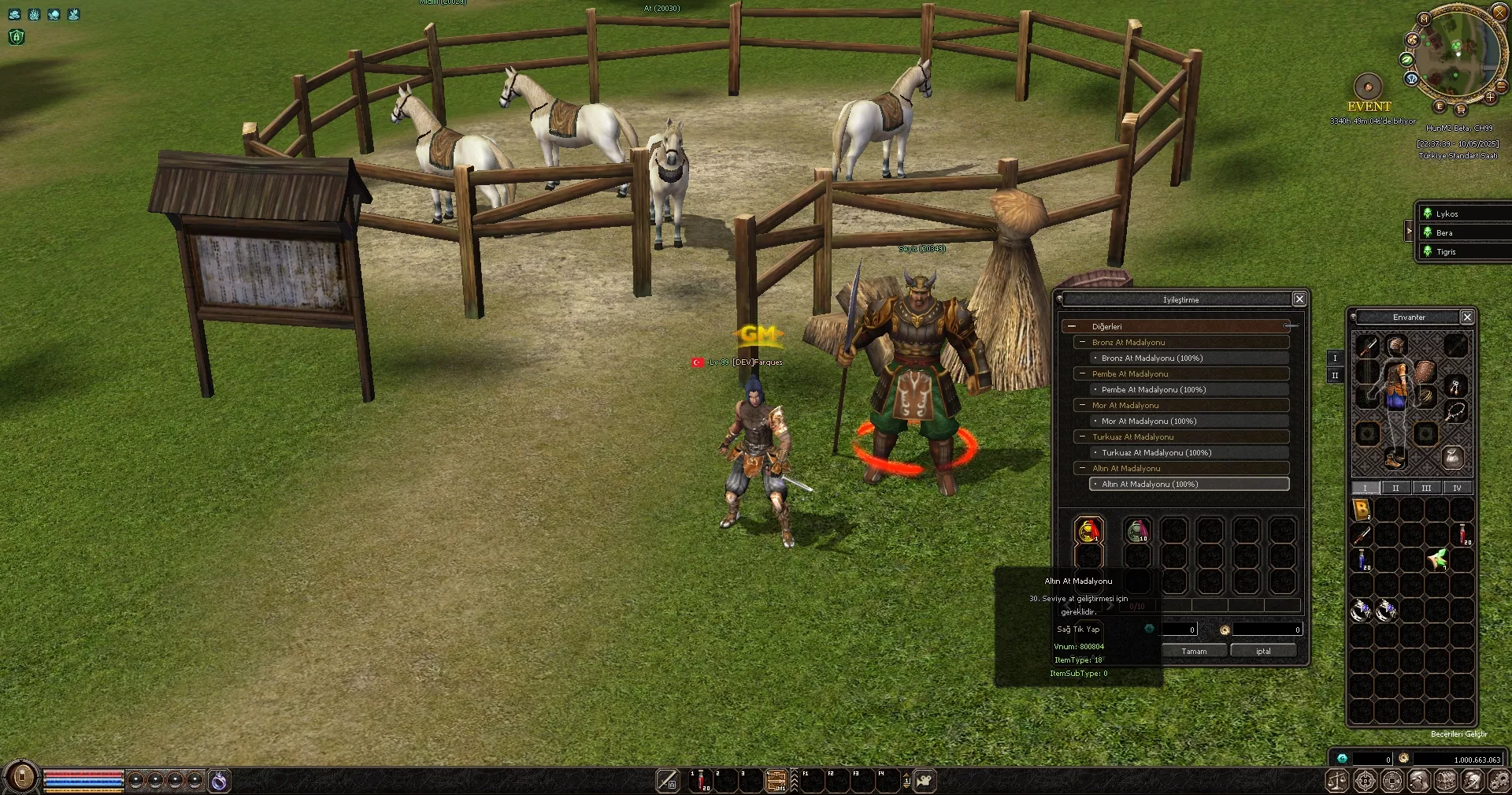Close the Envanter window
The width and height of the screenshot is (1512, 795).
tap(1467, 317)
